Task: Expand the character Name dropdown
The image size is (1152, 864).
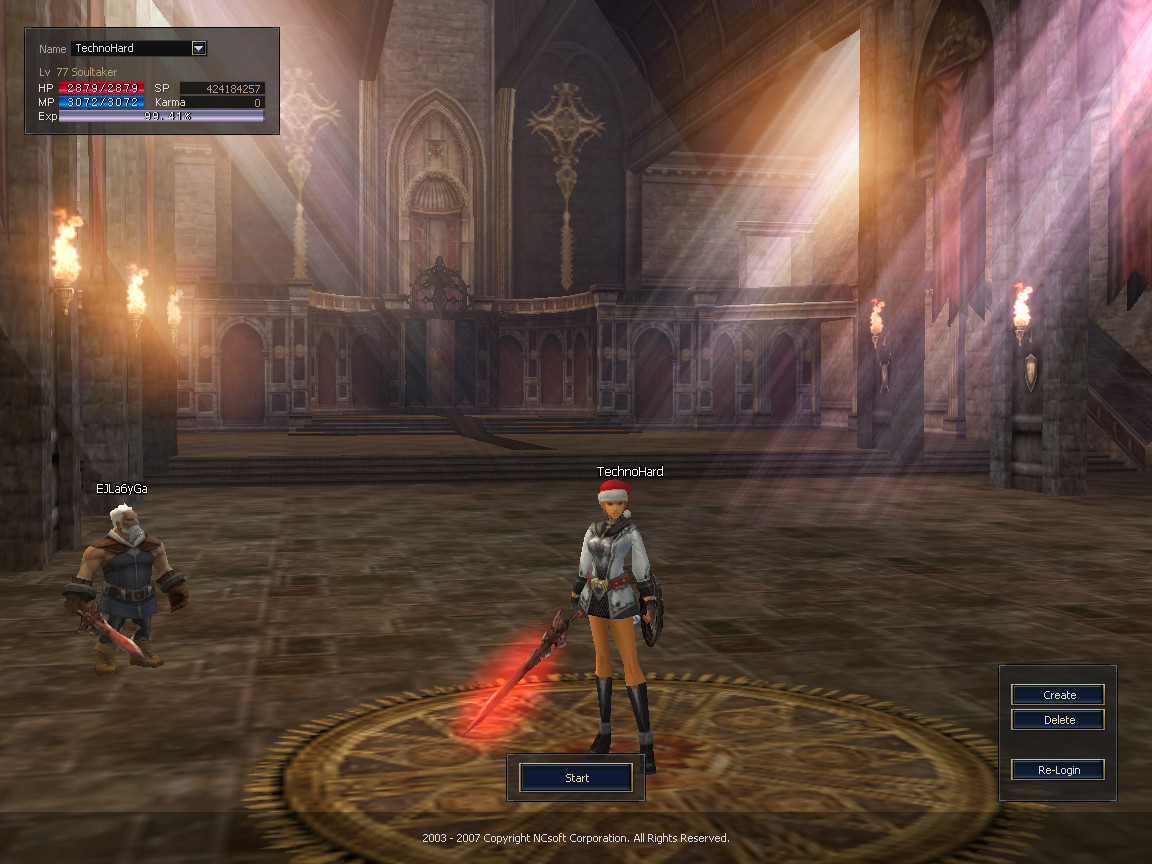Action: point(198,48)
